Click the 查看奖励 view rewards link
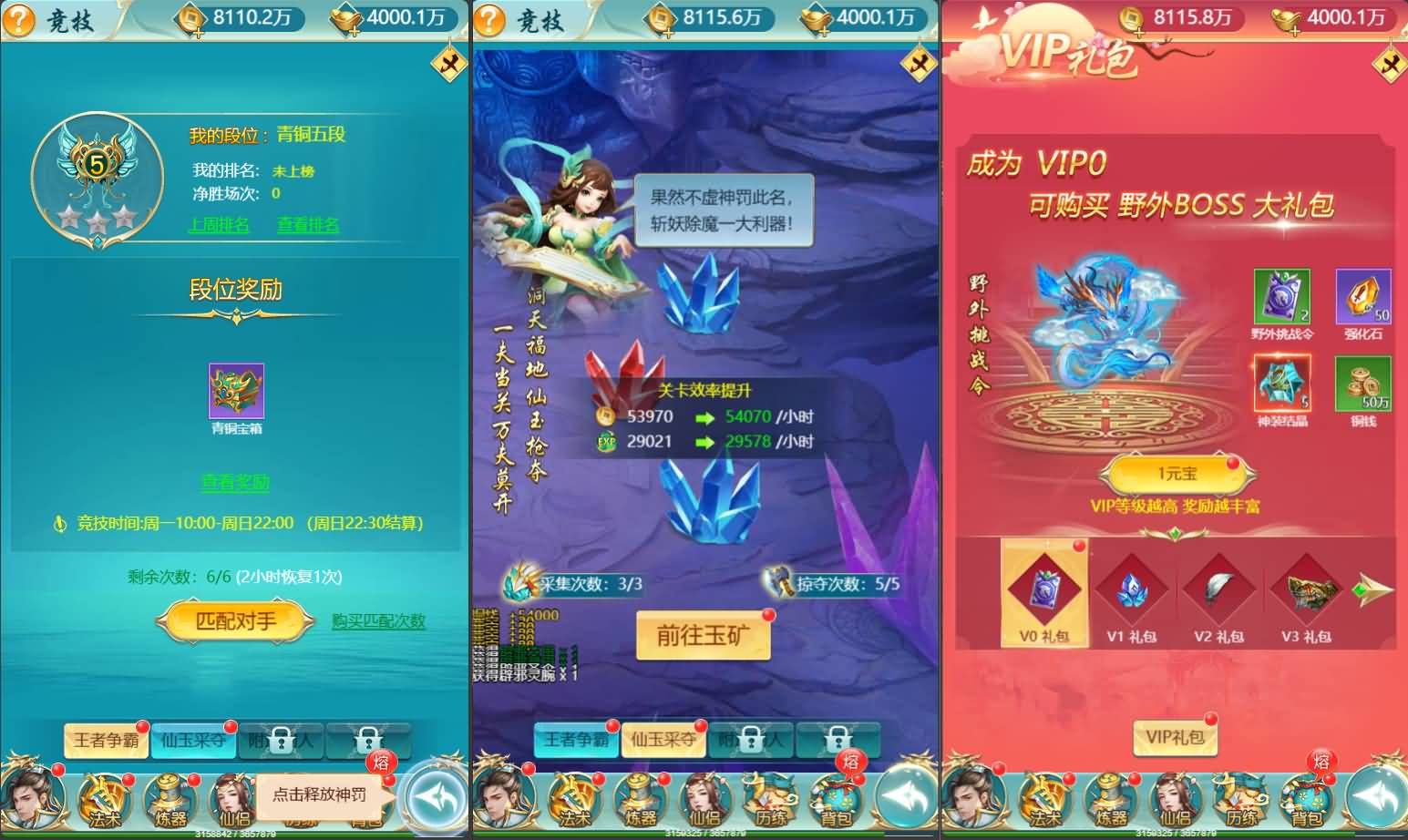Viewport: 1408px width, 840px height. pyautogui.click(x=235, y=484)
